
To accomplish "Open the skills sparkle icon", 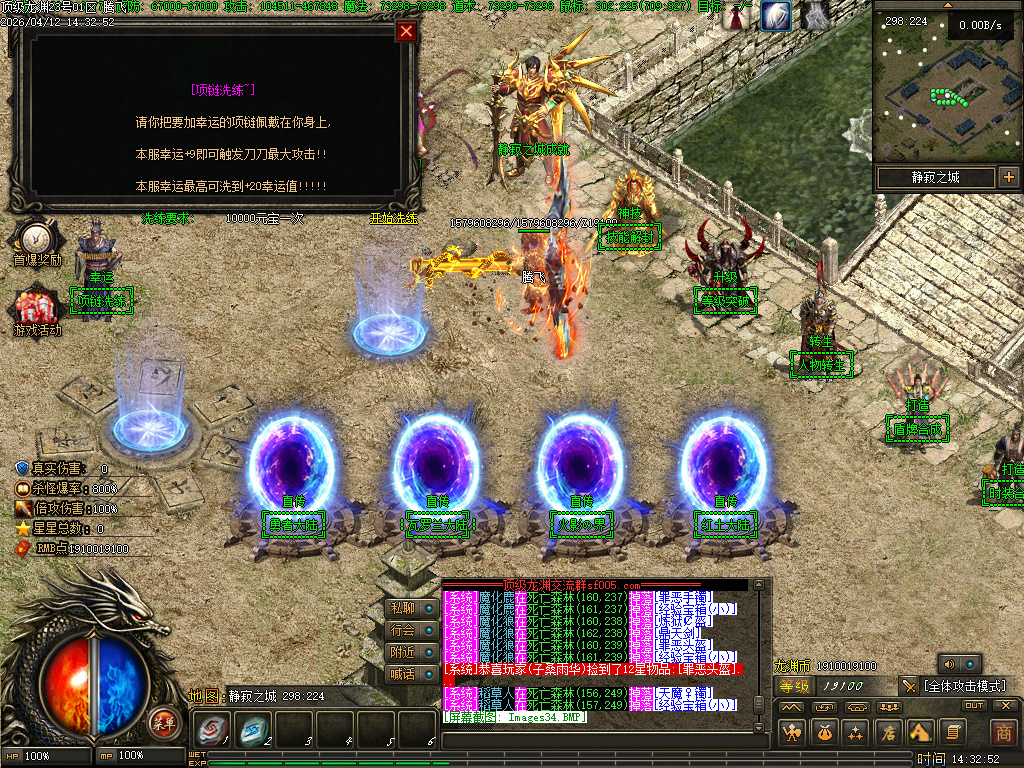I will point(855,732).
